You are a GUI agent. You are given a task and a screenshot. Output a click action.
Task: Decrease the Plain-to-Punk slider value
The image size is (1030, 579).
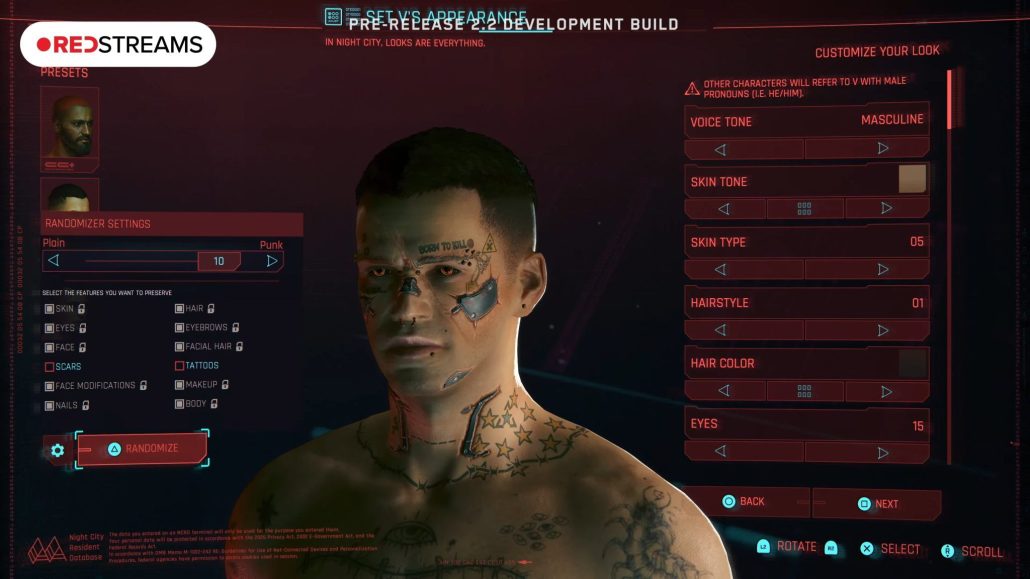pyautogui.click(x=54, y=261)
